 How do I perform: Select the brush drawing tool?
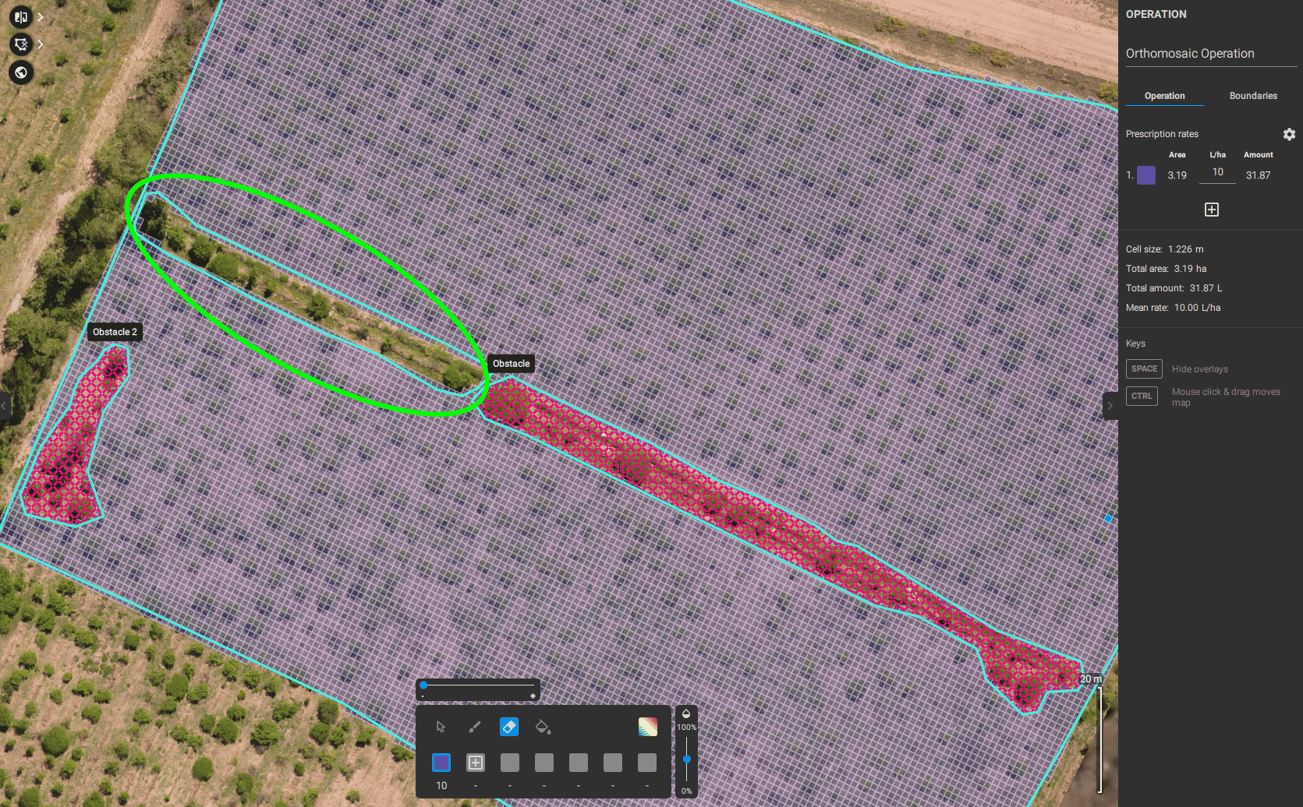click(475, 727)
